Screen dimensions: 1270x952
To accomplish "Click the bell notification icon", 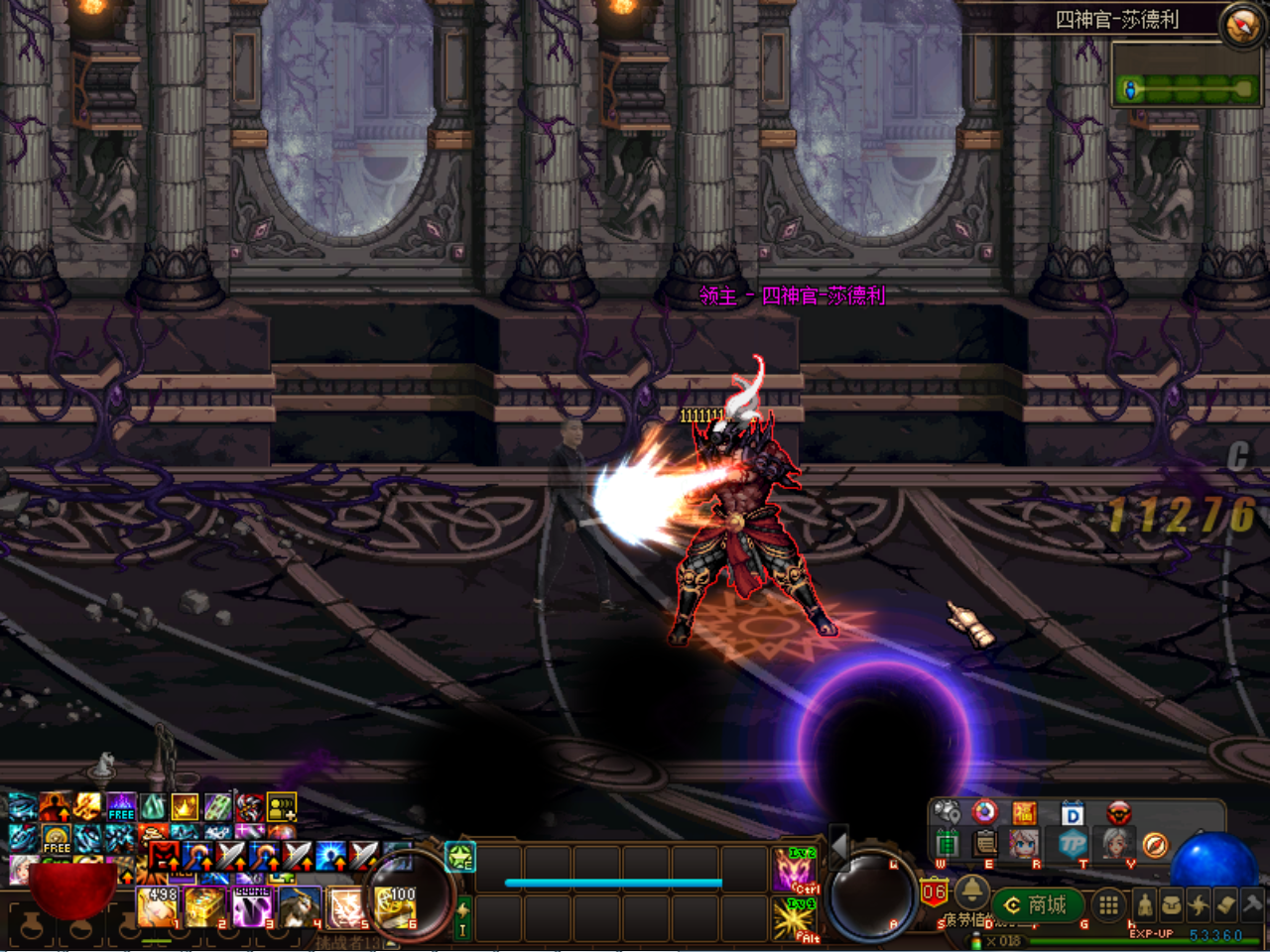I will pos(971,893).
